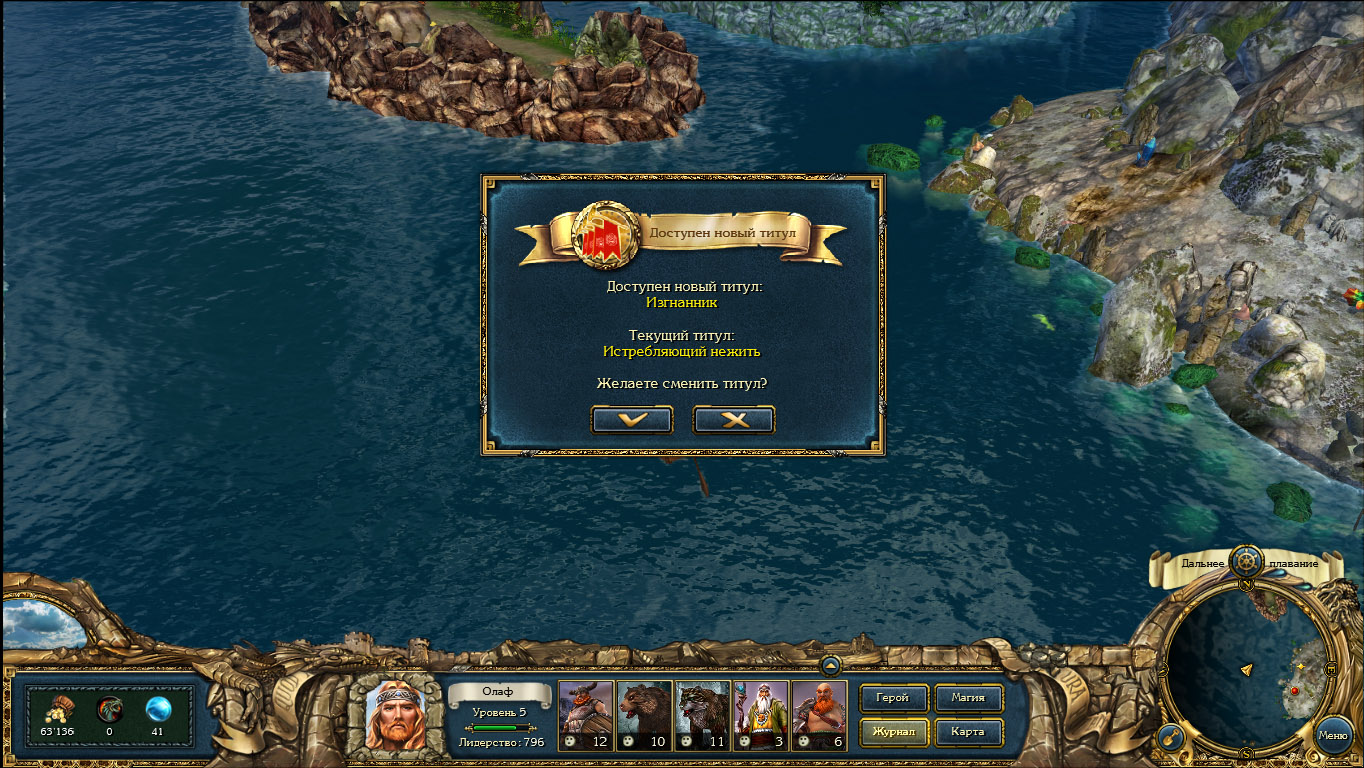Select the brown bear troop with 10 units
The height and width of the screenshot is (768, 1364).
[x=643, y=715]
